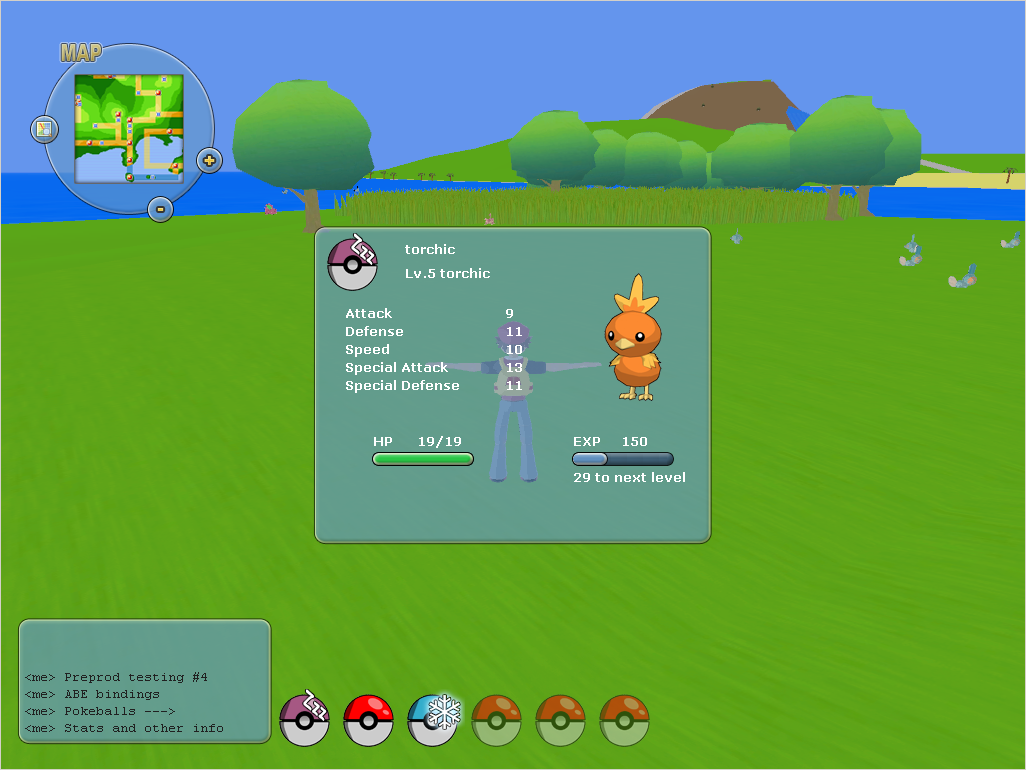Zoom in on the minimap with plus button

tap(209, 160)
